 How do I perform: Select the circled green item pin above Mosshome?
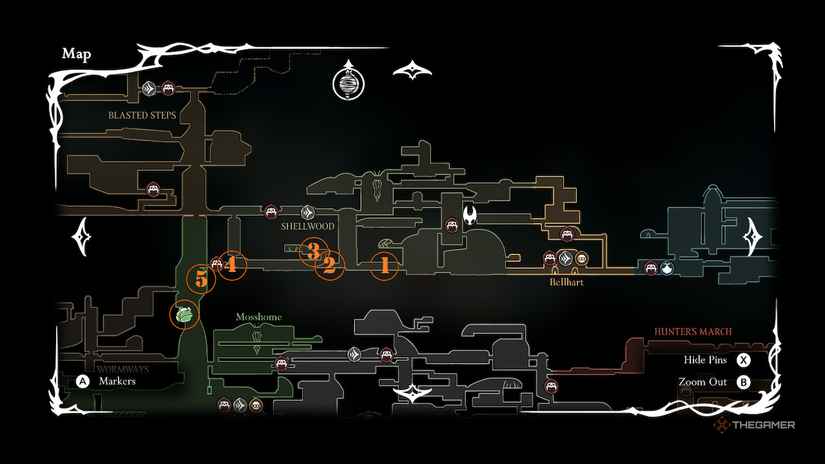pos(184,315)
